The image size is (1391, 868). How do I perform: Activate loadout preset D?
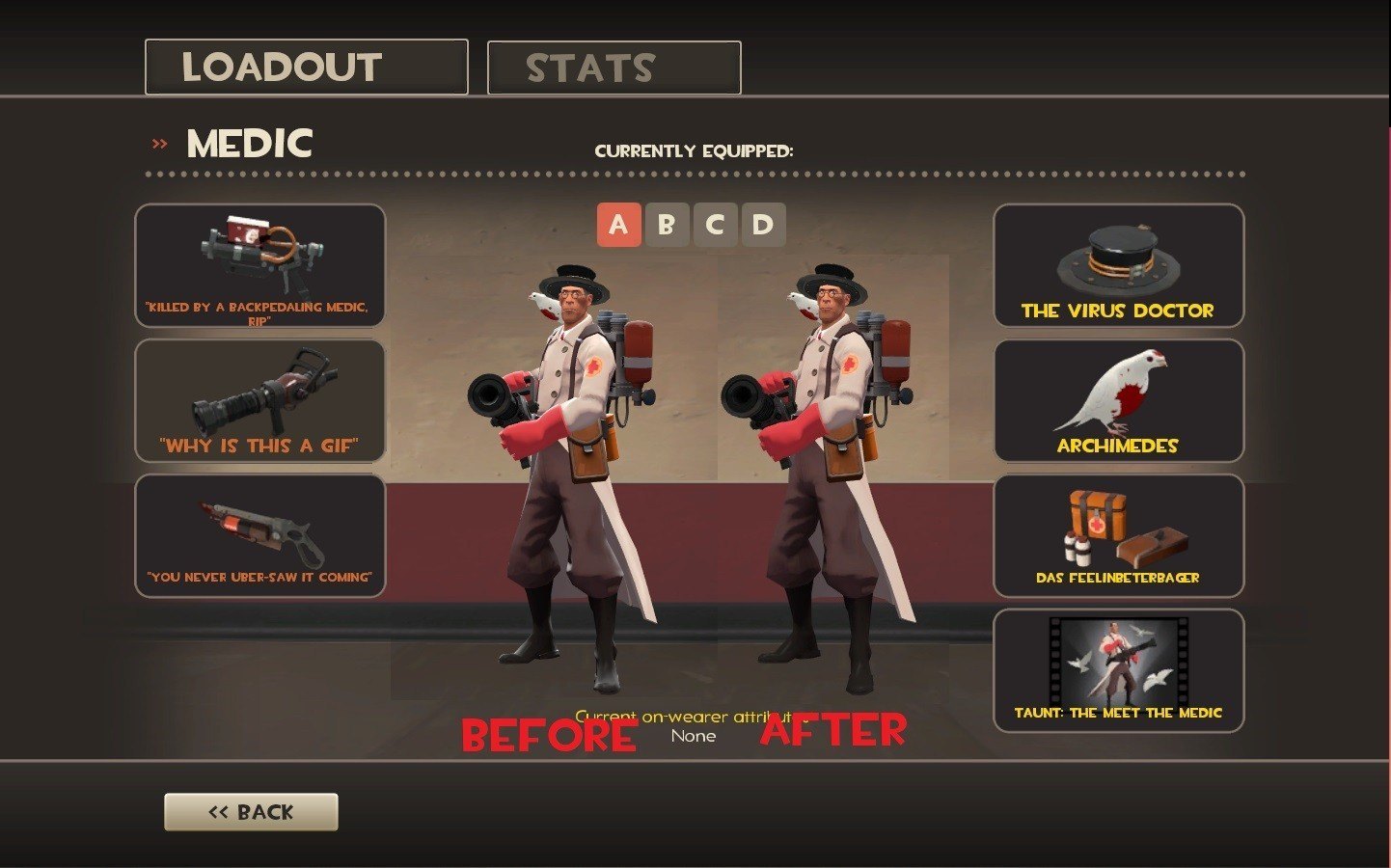click(763, 226)
